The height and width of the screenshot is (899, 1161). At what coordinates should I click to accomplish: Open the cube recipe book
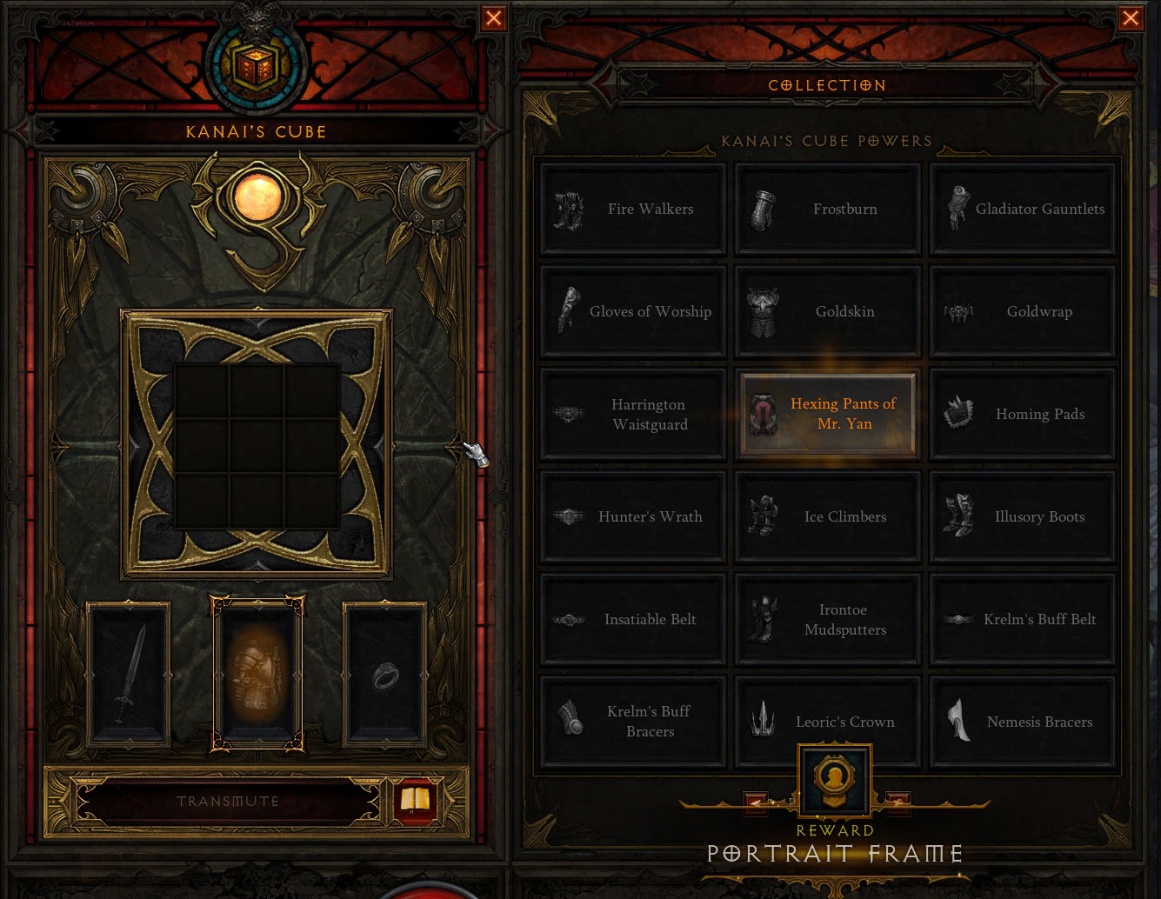(x=415, y=800)
